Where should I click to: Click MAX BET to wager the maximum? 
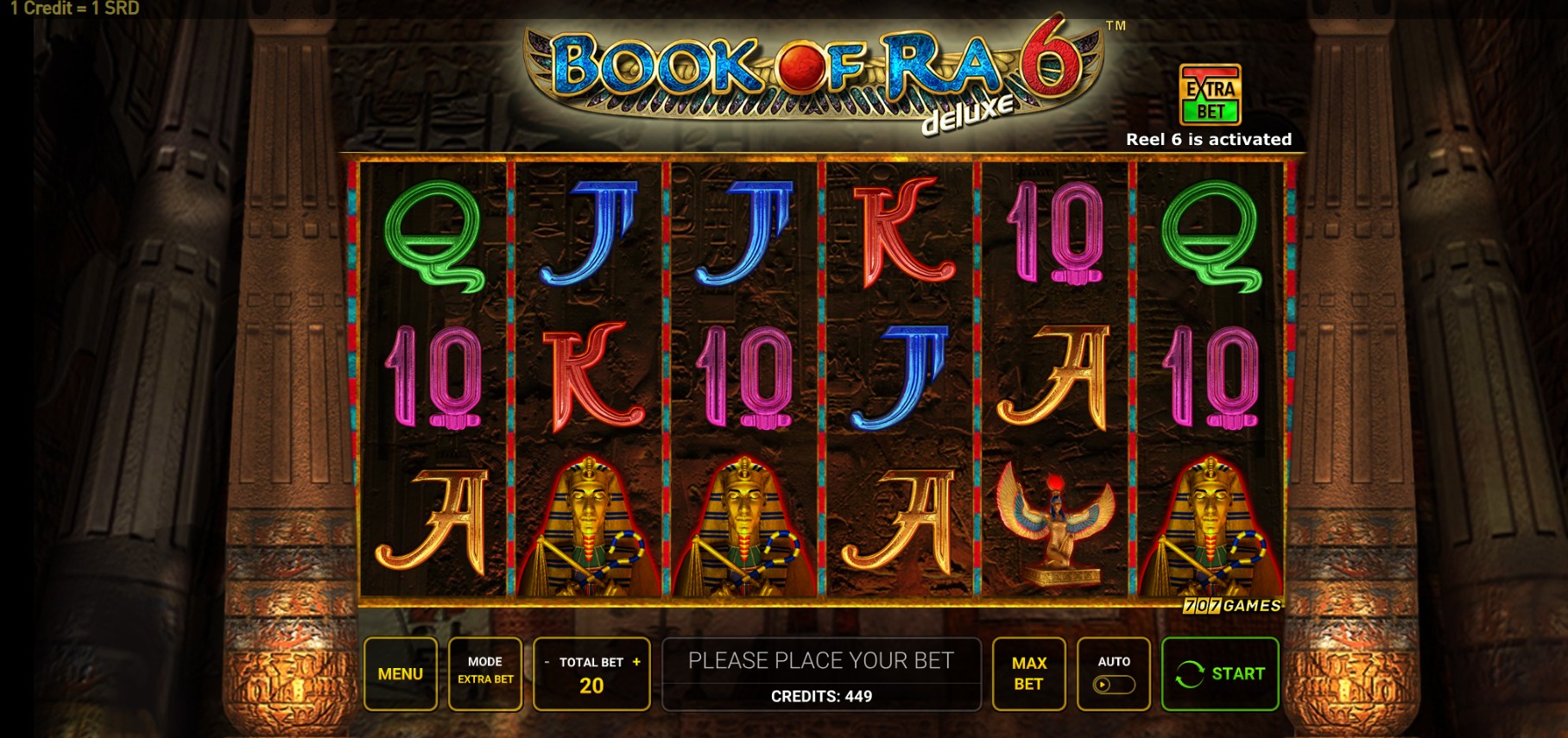click(x=1028, y=673)
